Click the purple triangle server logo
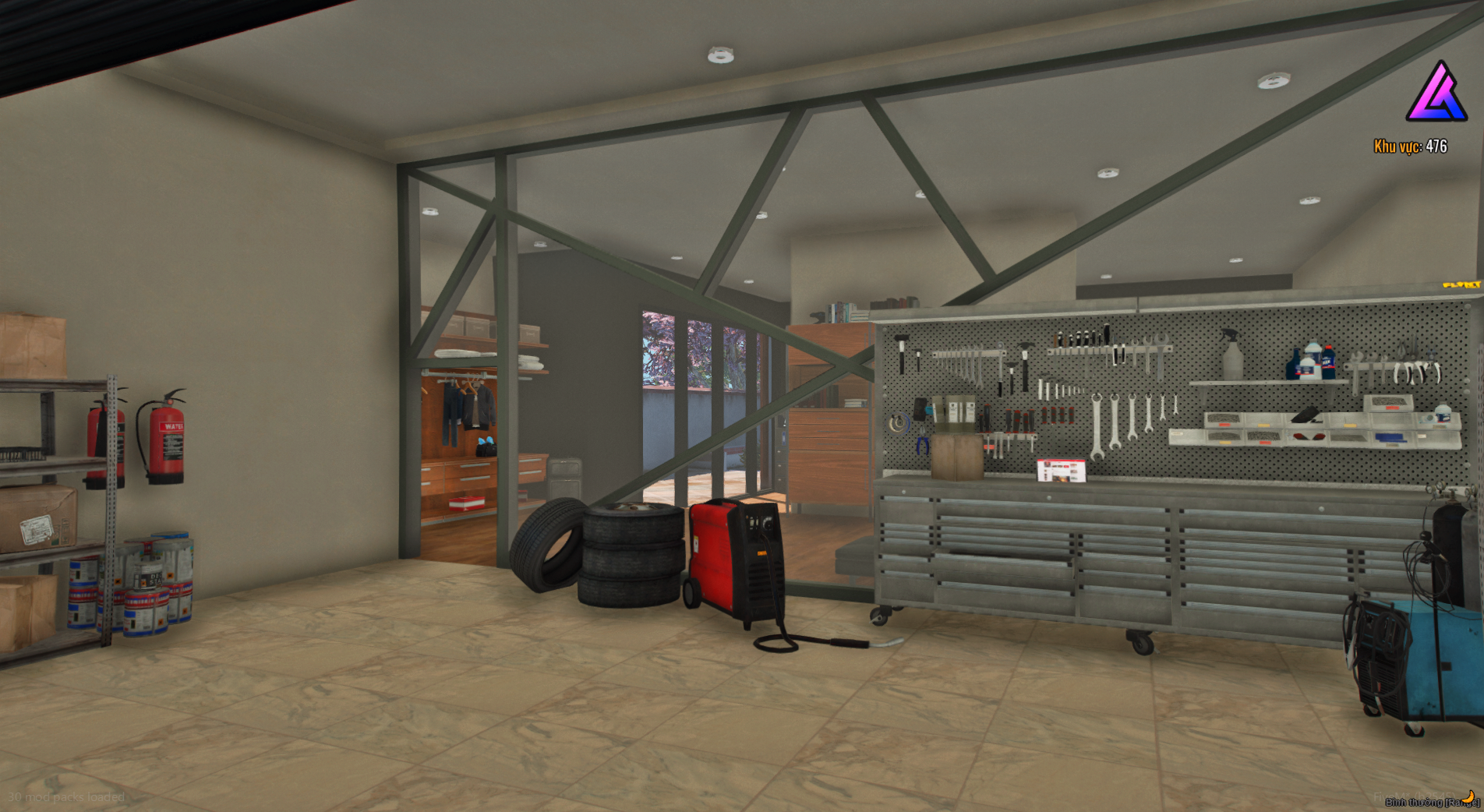The image size is (1484, 812). [x=1436, y=94]
